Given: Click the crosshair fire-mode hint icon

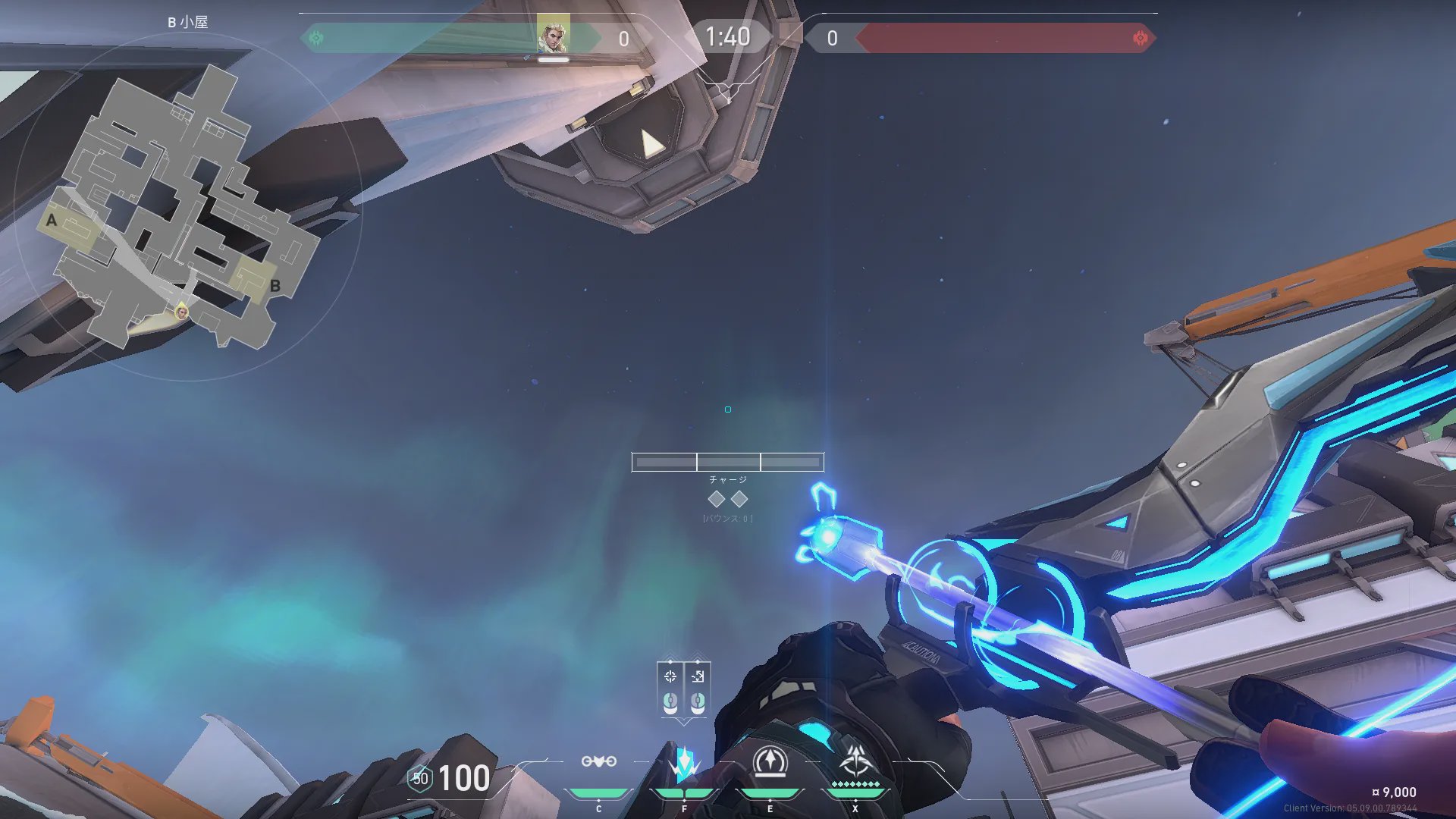Looking at the screenshot, I should click(670, 676).
